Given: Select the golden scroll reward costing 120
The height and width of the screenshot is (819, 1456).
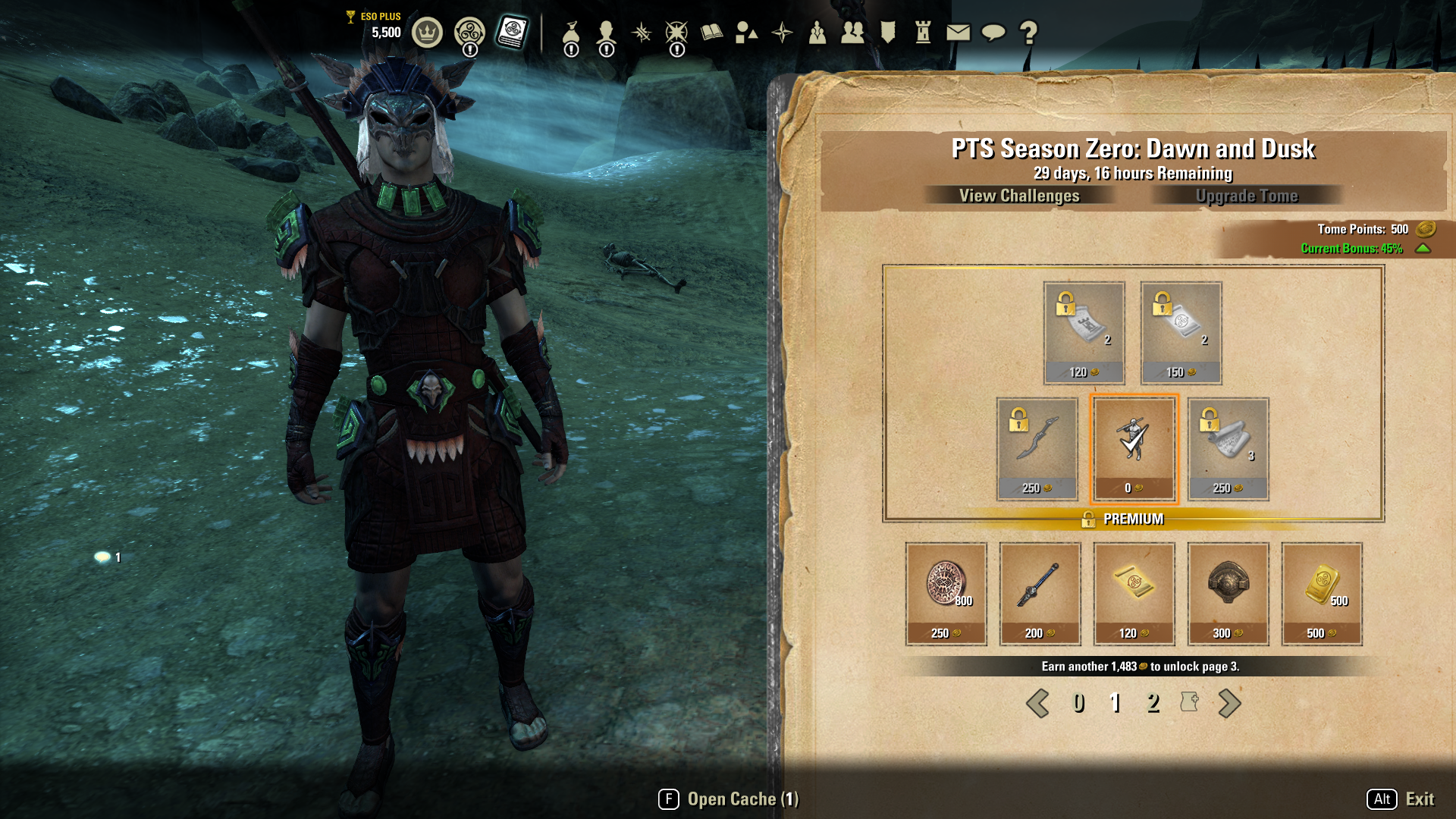Looking at the screenshot, I should pyautogui.click(x=1134, y=593).
